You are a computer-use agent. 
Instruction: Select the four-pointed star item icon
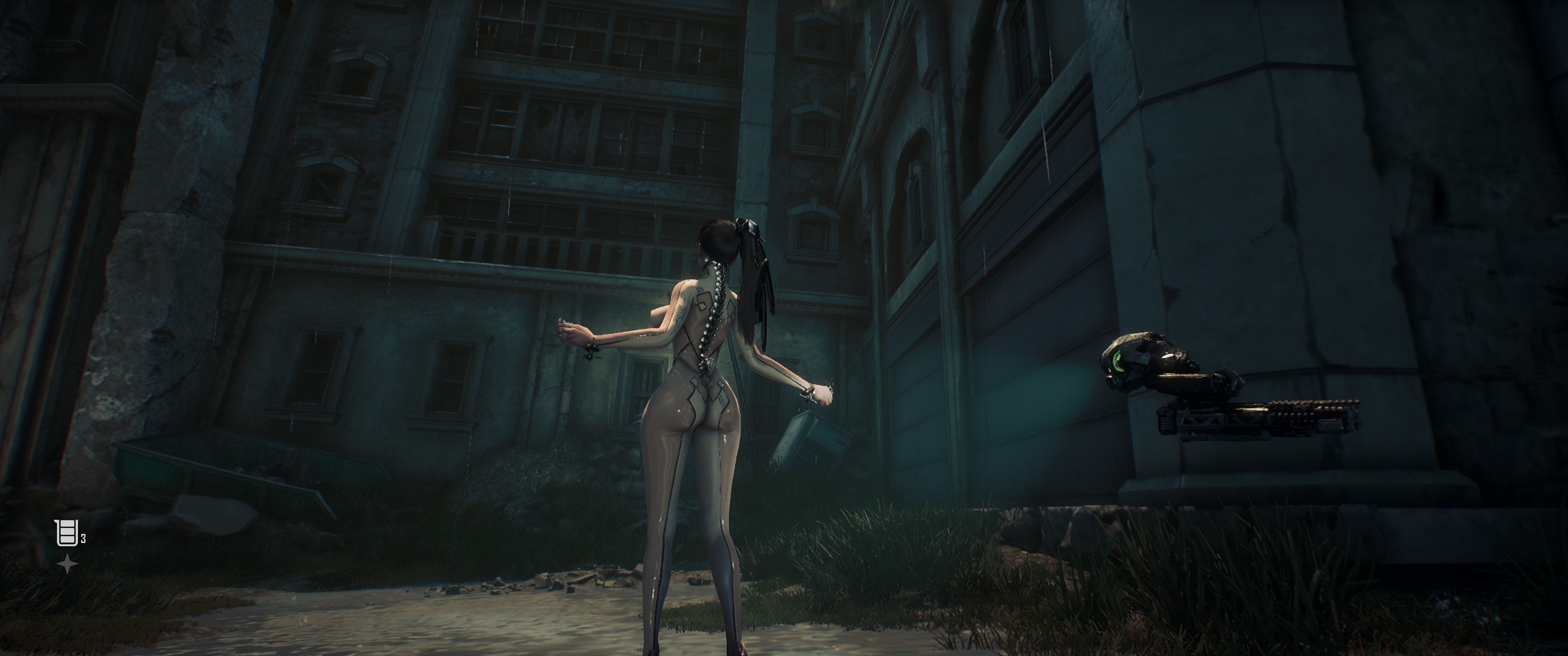(67, 565)
